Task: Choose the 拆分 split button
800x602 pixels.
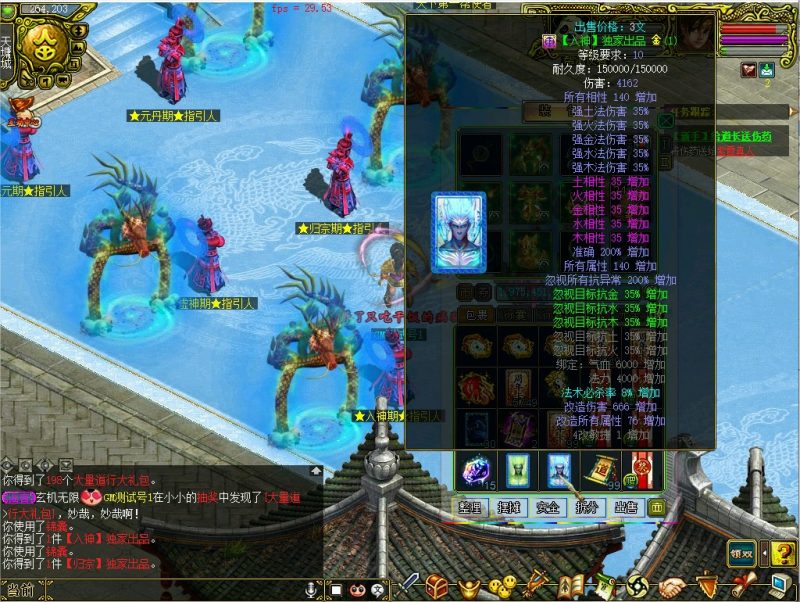Action: click(586, 508)
